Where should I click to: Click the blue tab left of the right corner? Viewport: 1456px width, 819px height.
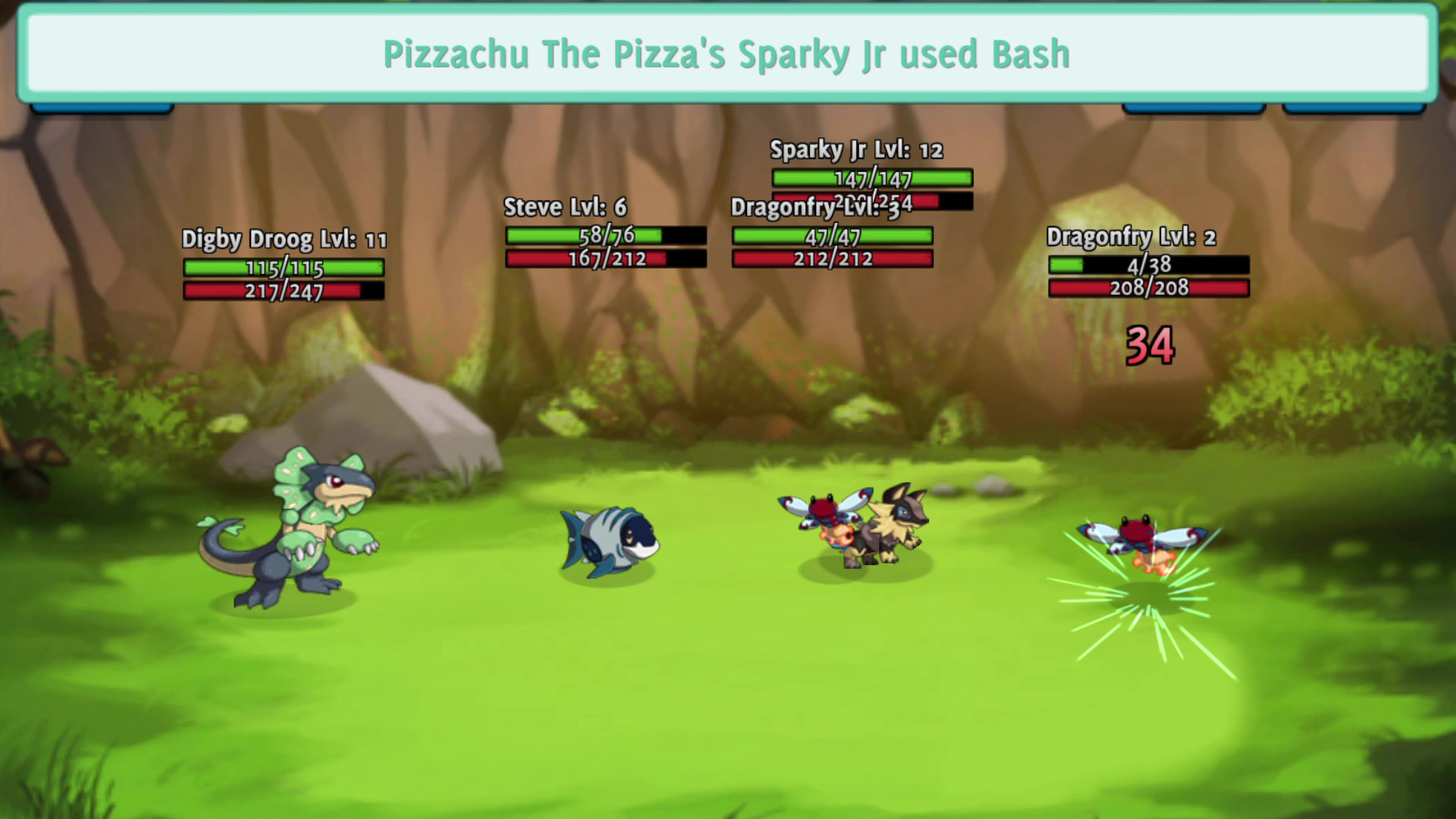(1194, 108)
